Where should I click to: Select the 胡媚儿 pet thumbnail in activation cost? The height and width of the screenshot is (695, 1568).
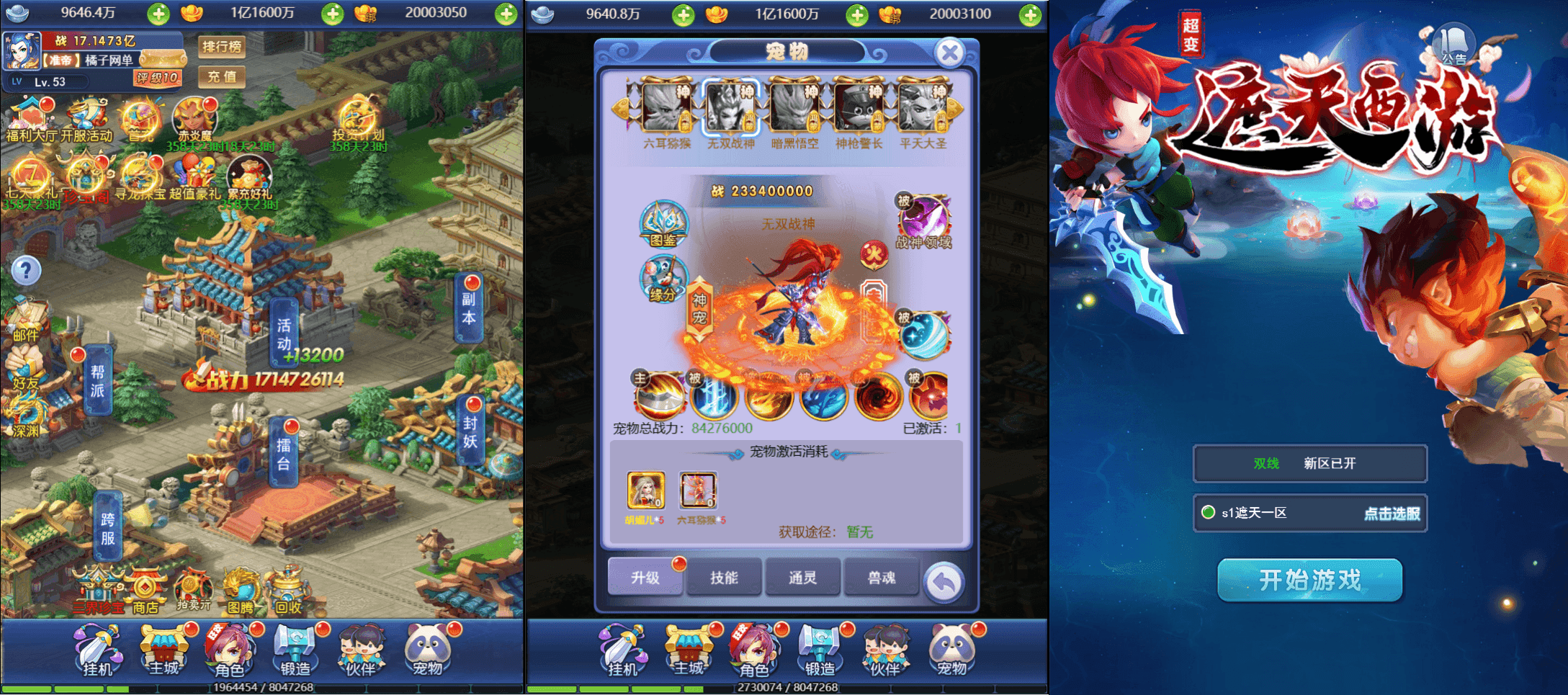click(645, 491)
